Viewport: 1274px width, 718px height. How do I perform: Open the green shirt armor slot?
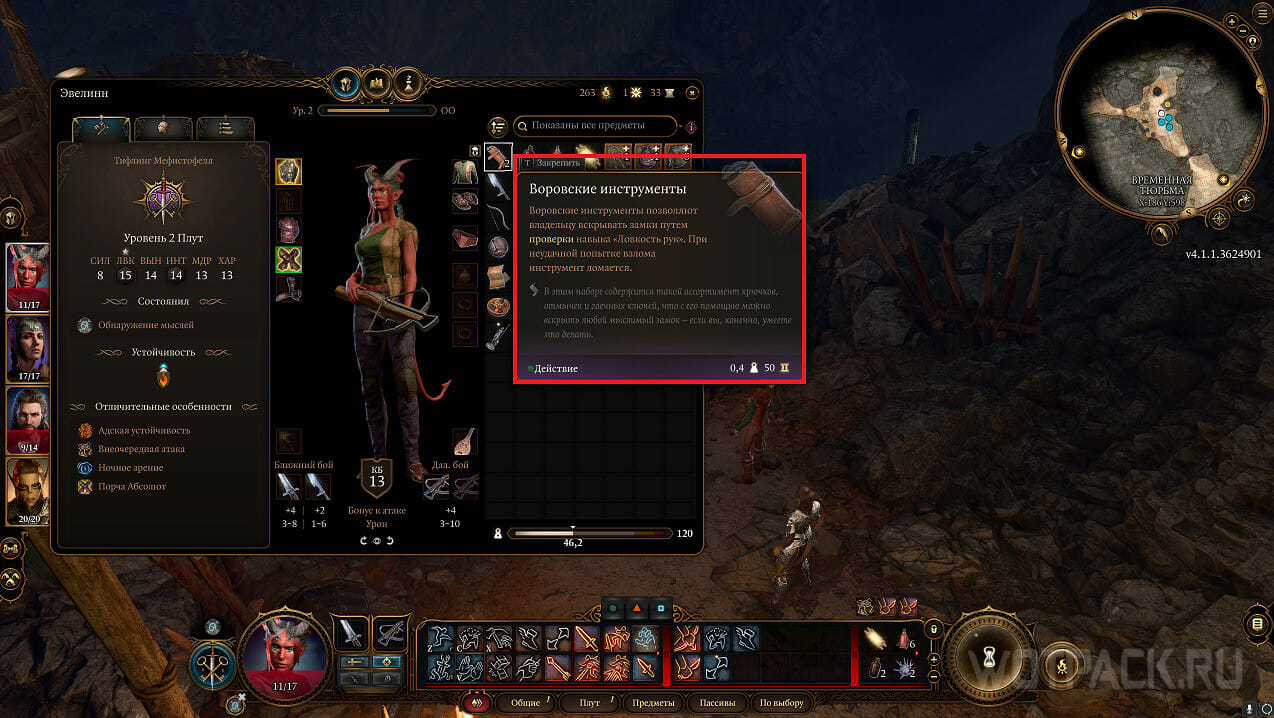[x=465, y=172]
